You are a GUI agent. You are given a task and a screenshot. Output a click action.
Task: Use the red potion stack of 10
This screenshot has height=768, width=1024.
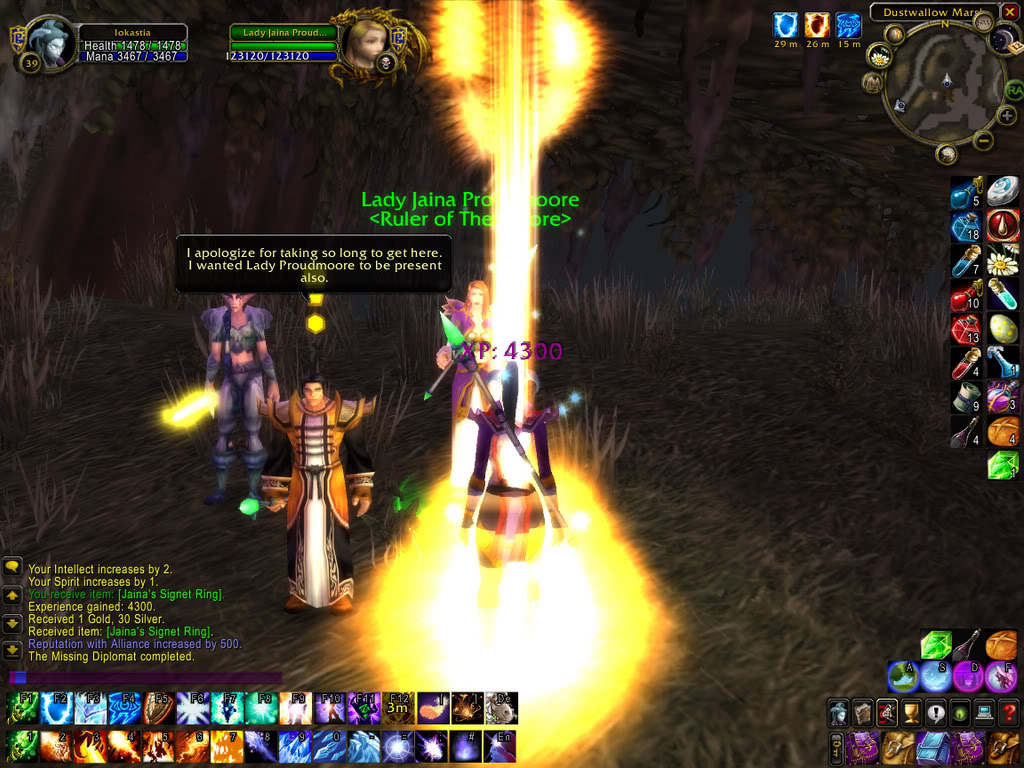tap(965, 297)
